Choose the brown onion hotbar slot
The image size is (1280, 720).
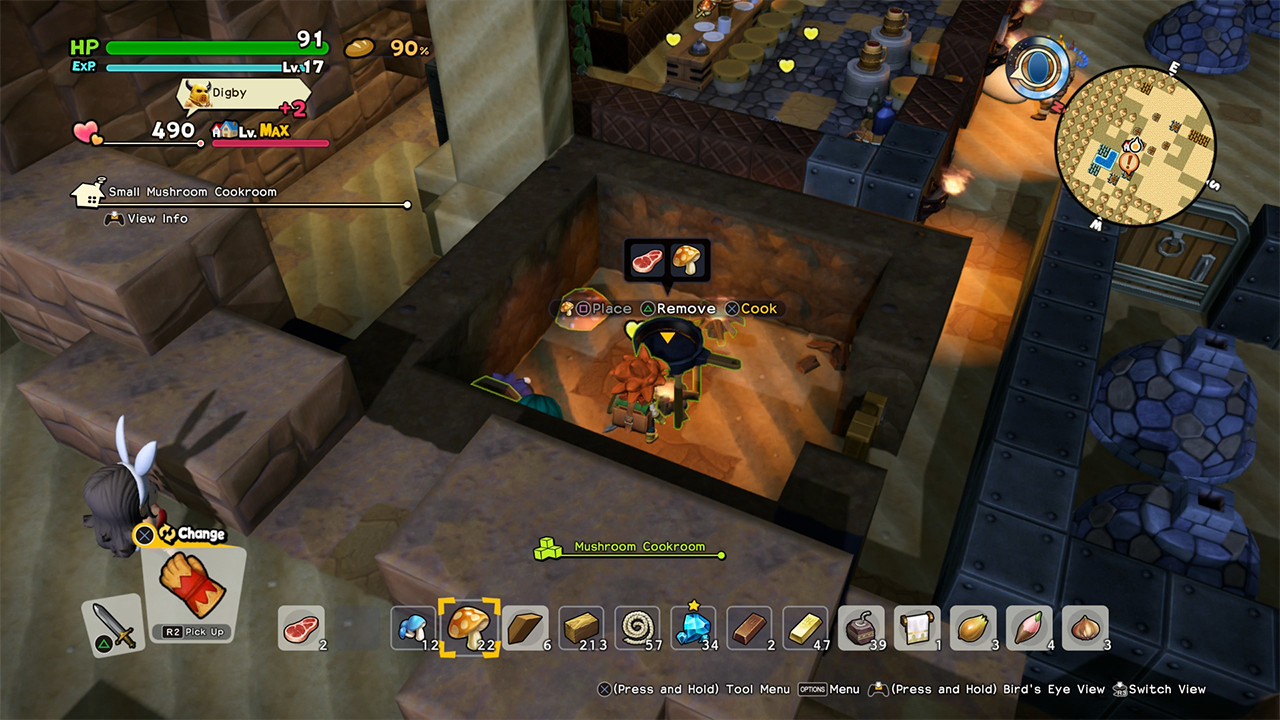[x=1085, y=628]
